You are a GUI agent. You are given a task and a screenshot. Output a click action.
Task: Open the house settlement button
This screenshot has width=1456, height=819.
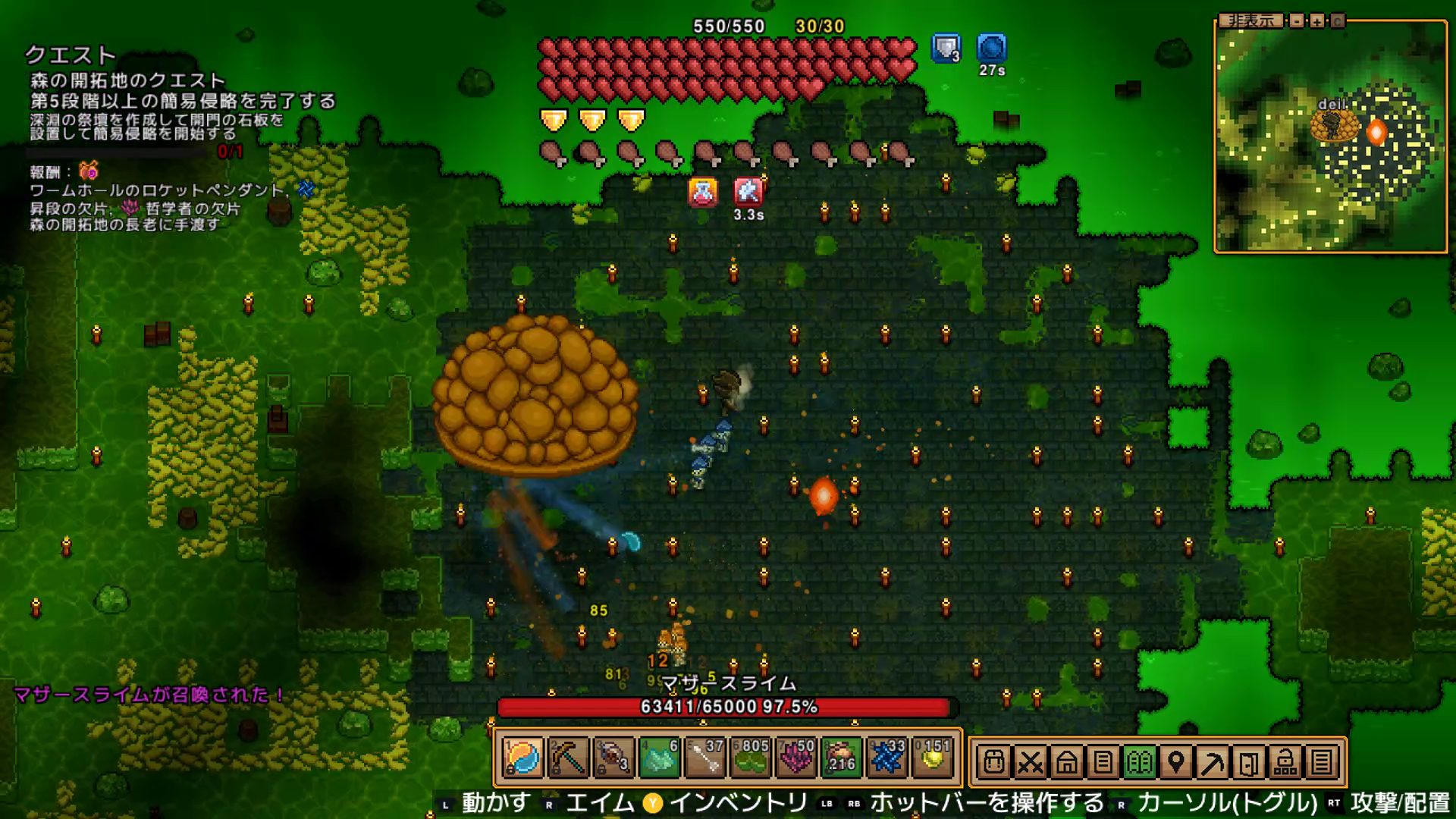coord(1066,761)
